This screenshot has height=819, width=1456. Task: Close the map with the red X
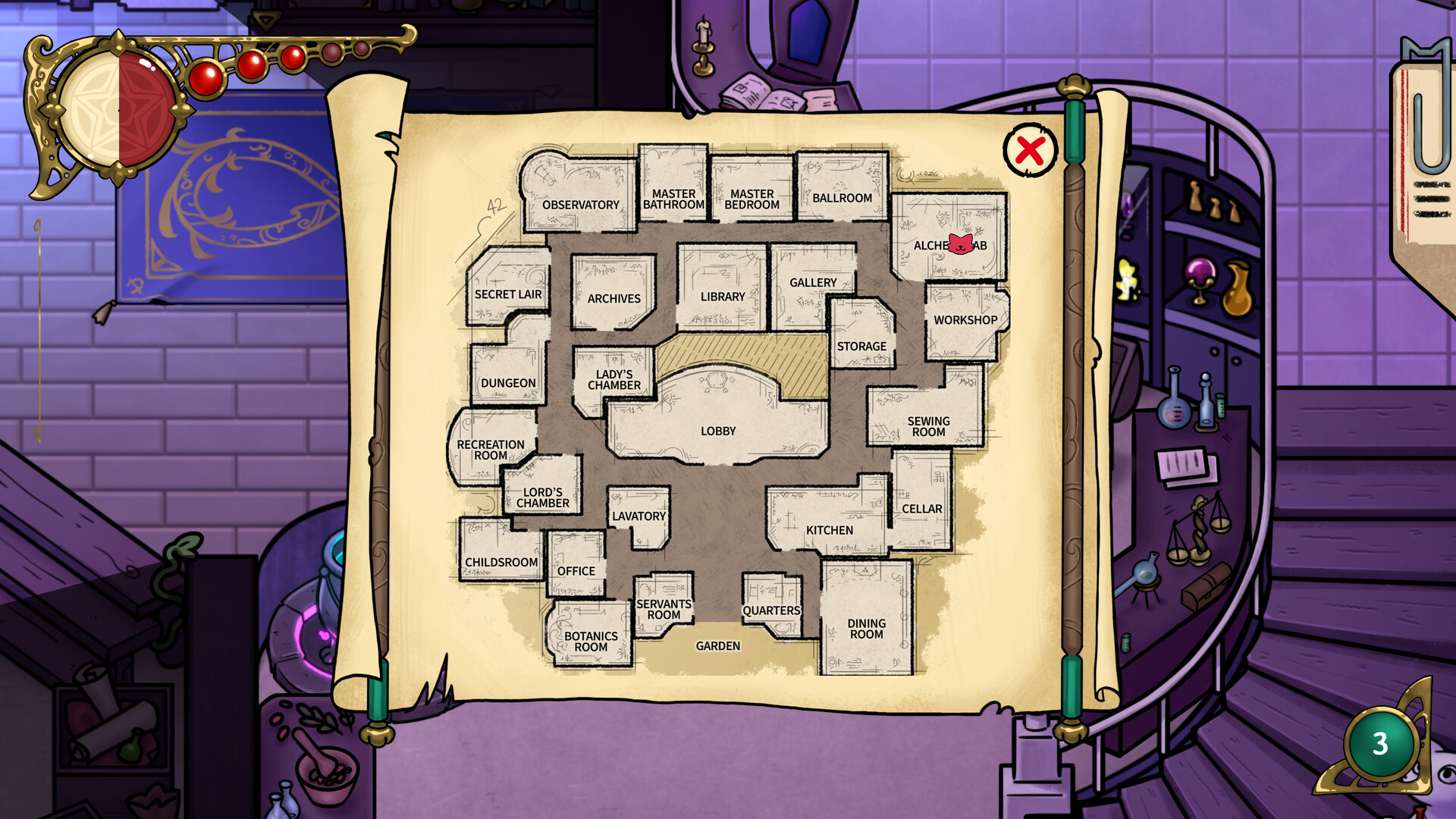coord(1031,151)
